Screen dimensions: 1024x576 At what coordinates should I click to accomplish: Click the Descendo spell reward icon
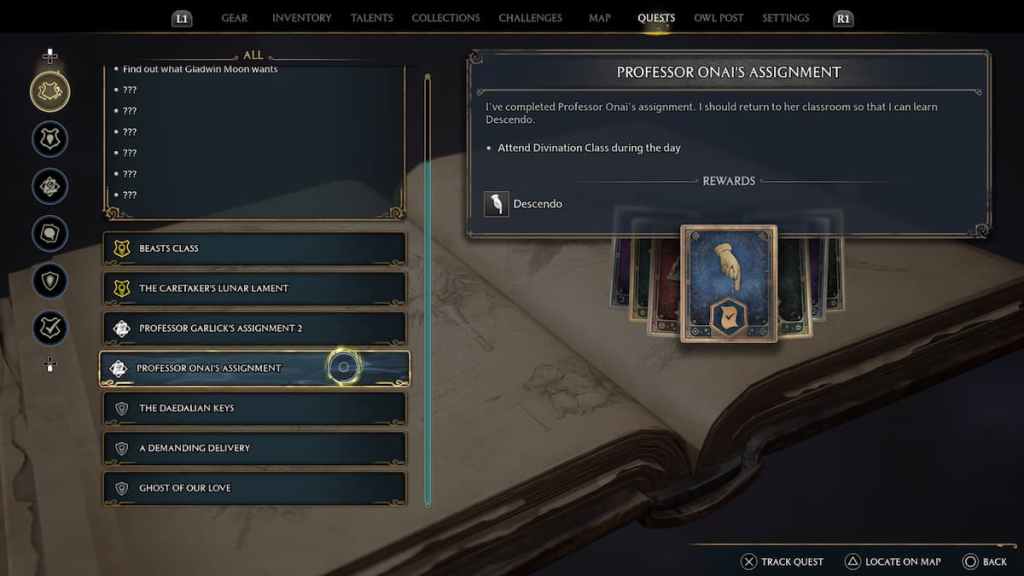coord(495,204)
